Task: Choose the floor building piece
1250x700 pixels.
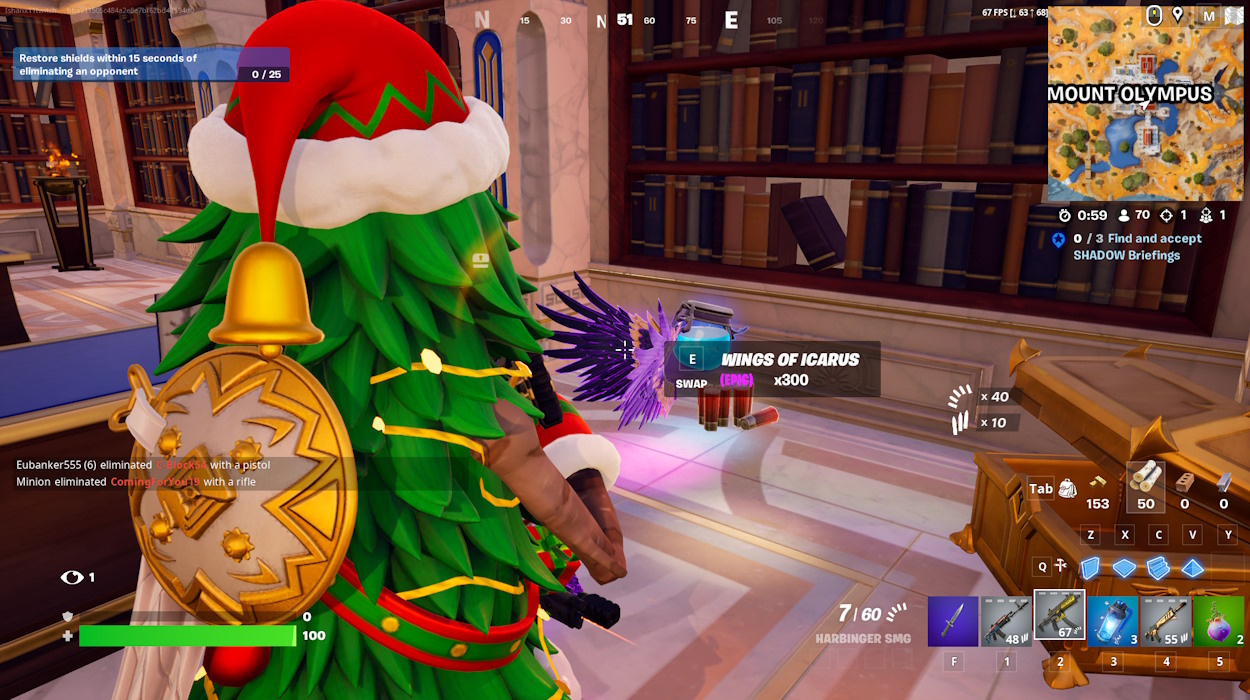Action: pos(1125,568)
